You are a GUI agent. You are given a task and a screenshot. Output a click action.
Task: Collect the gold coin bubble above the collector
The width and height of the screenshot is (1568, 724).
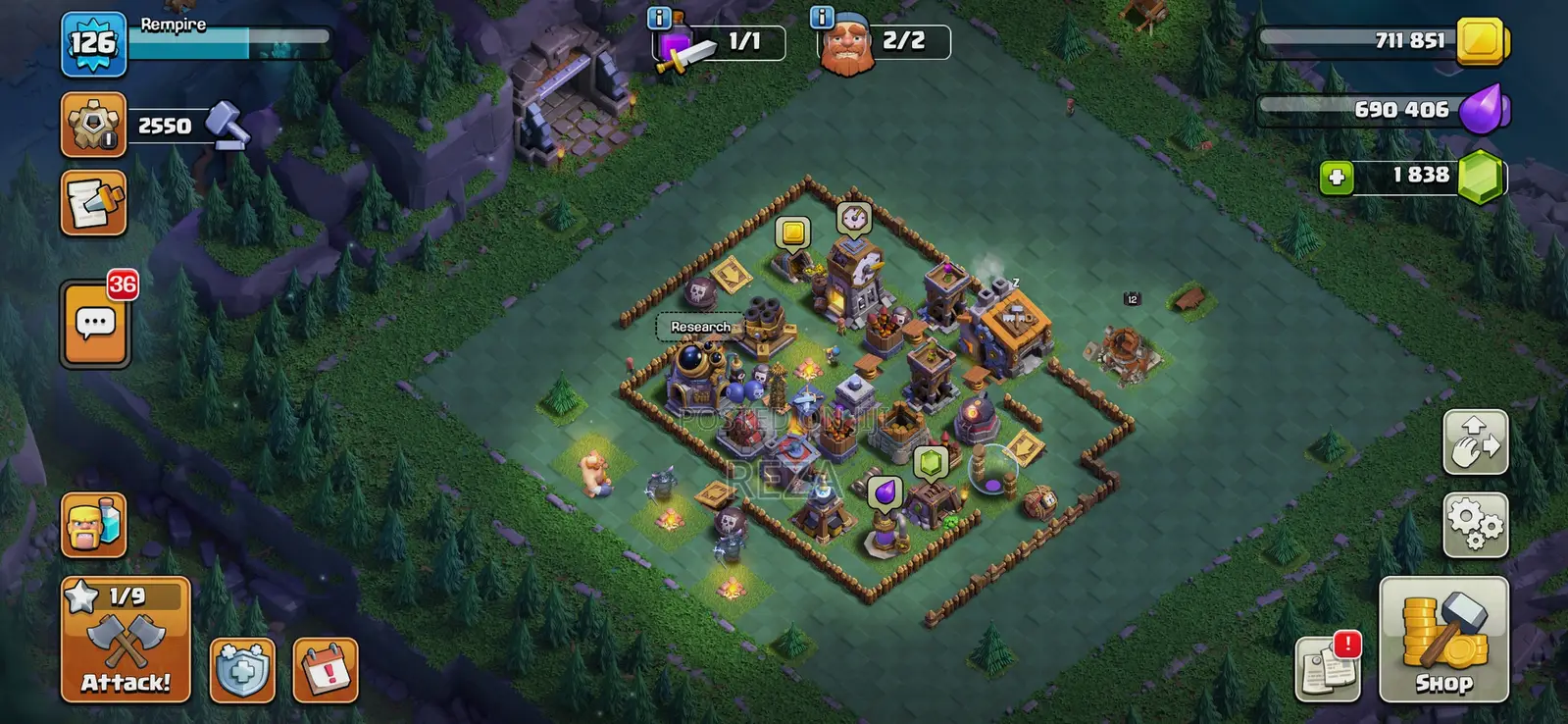pyautogui.click(x=790, y=233)
